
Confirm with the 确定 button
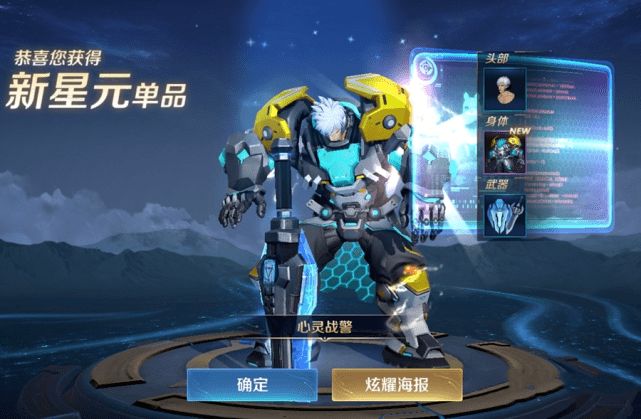pyautogui.click(x=252, y=384)
